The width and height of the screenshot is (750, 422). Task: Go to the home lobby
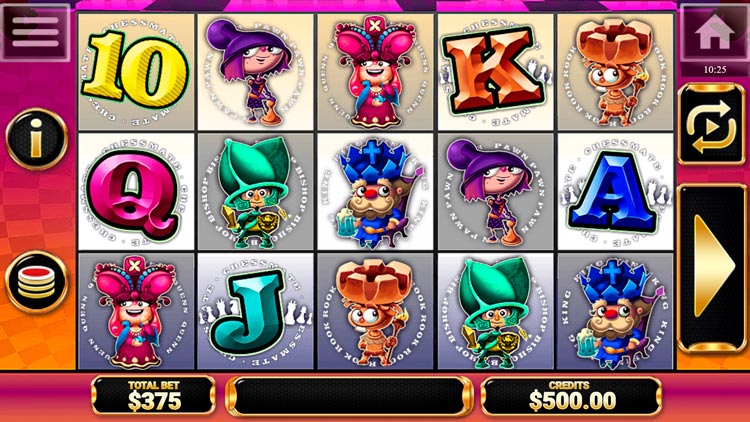pyautogui.click(x=712, y=31)
